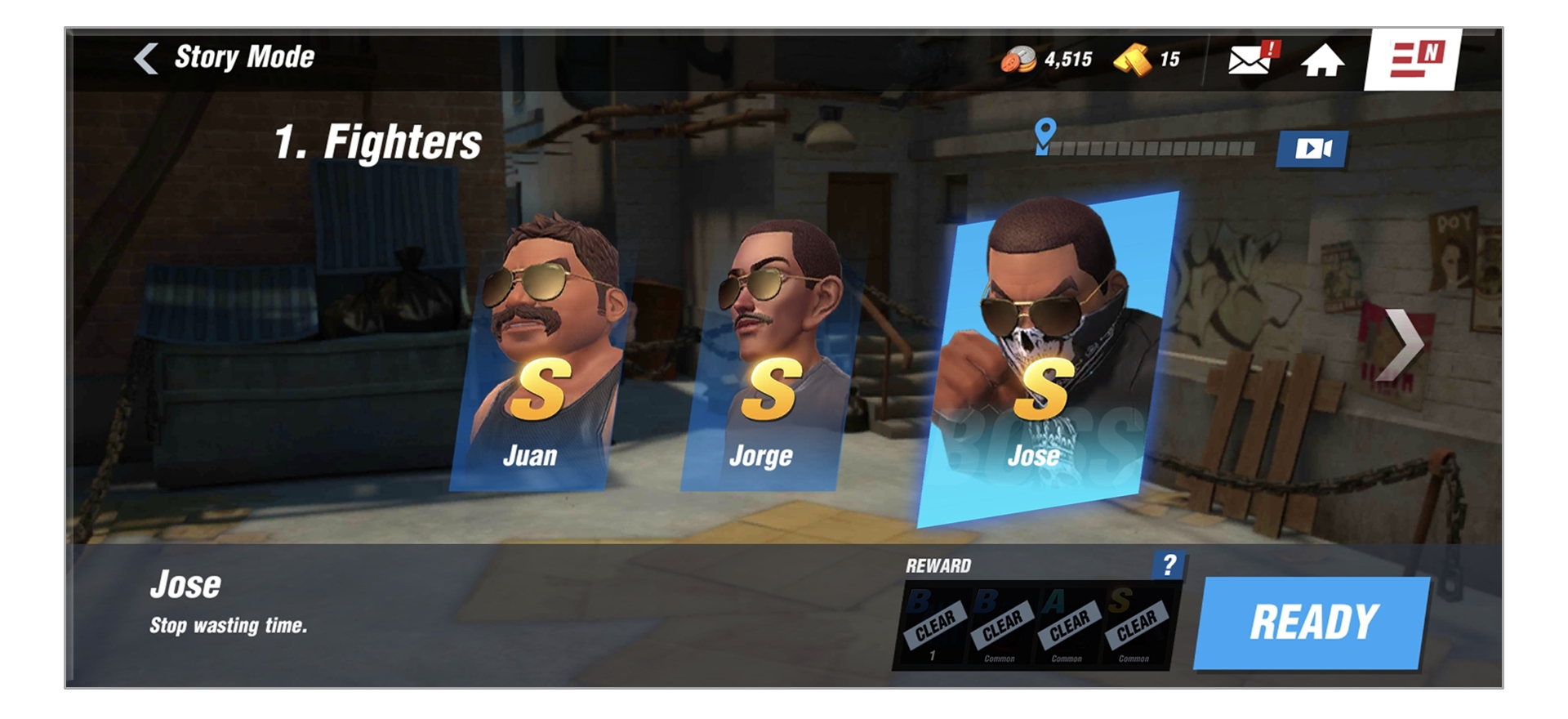
Task: Open the reward help question mark
Action: coord(1171,565)
